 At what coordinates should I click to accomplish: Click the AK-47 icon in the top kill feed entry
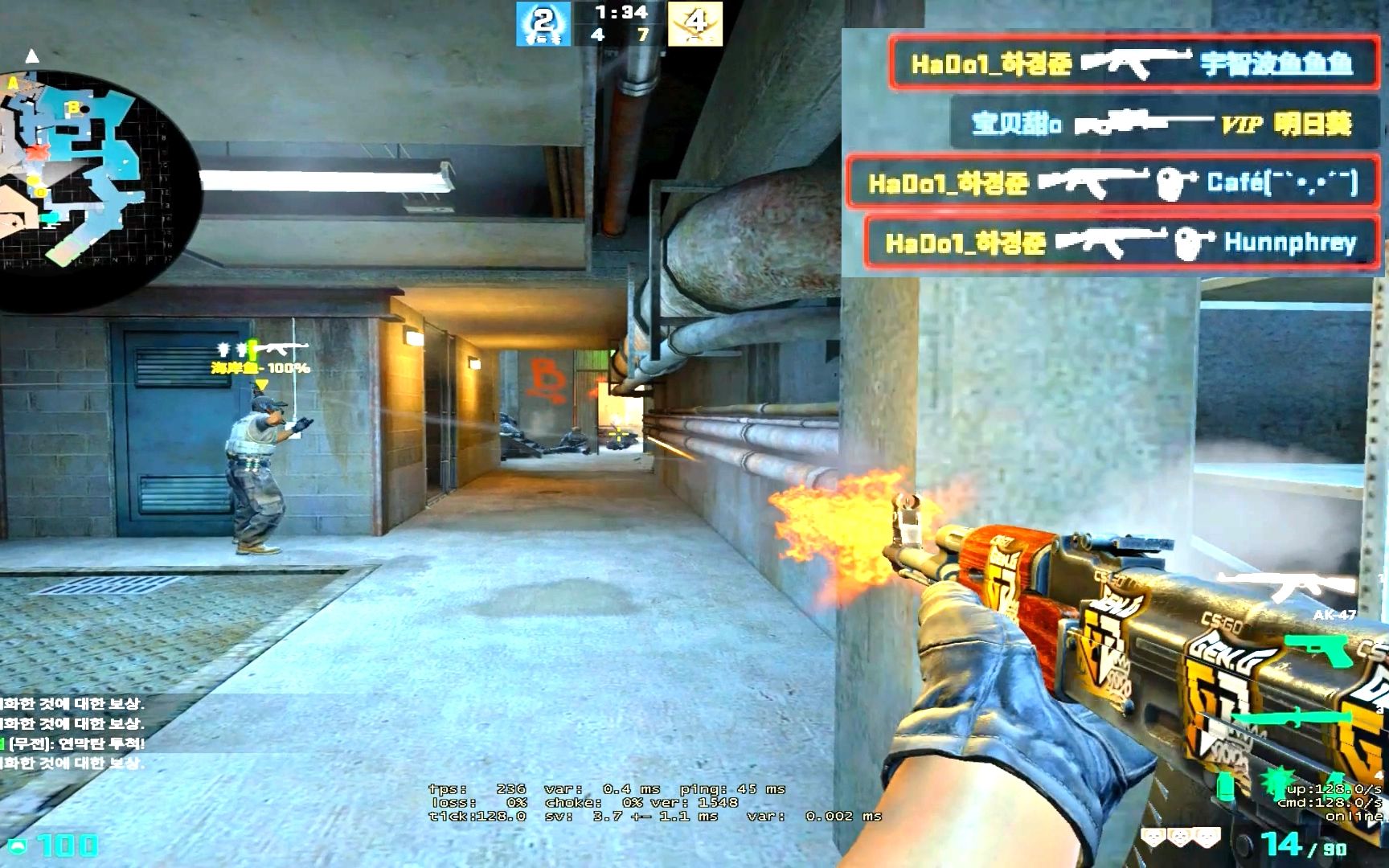tap(1137, 62)
